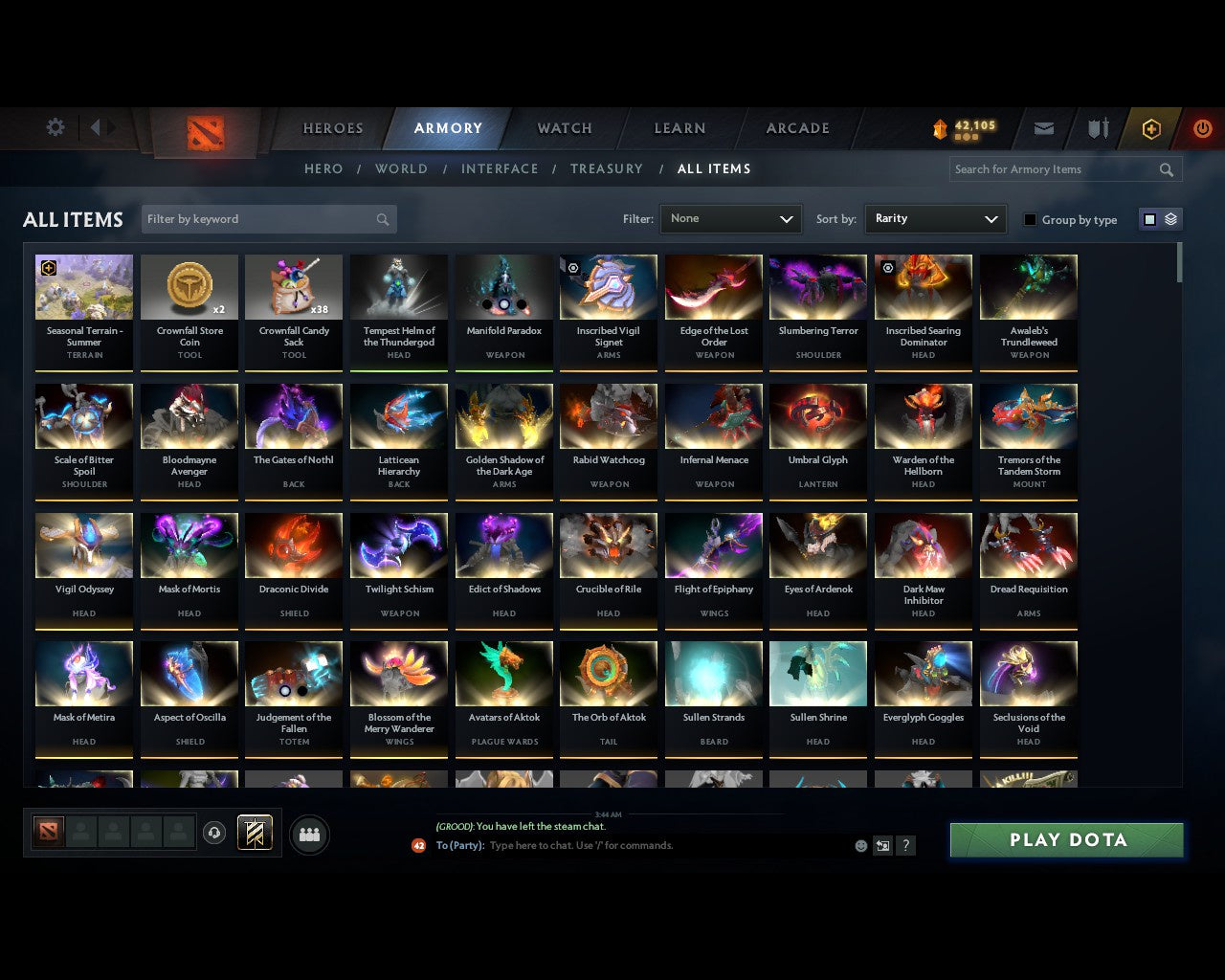Open the mail notifications icon
This screenshot has height=980, width=1225.
pos(1043,127)
